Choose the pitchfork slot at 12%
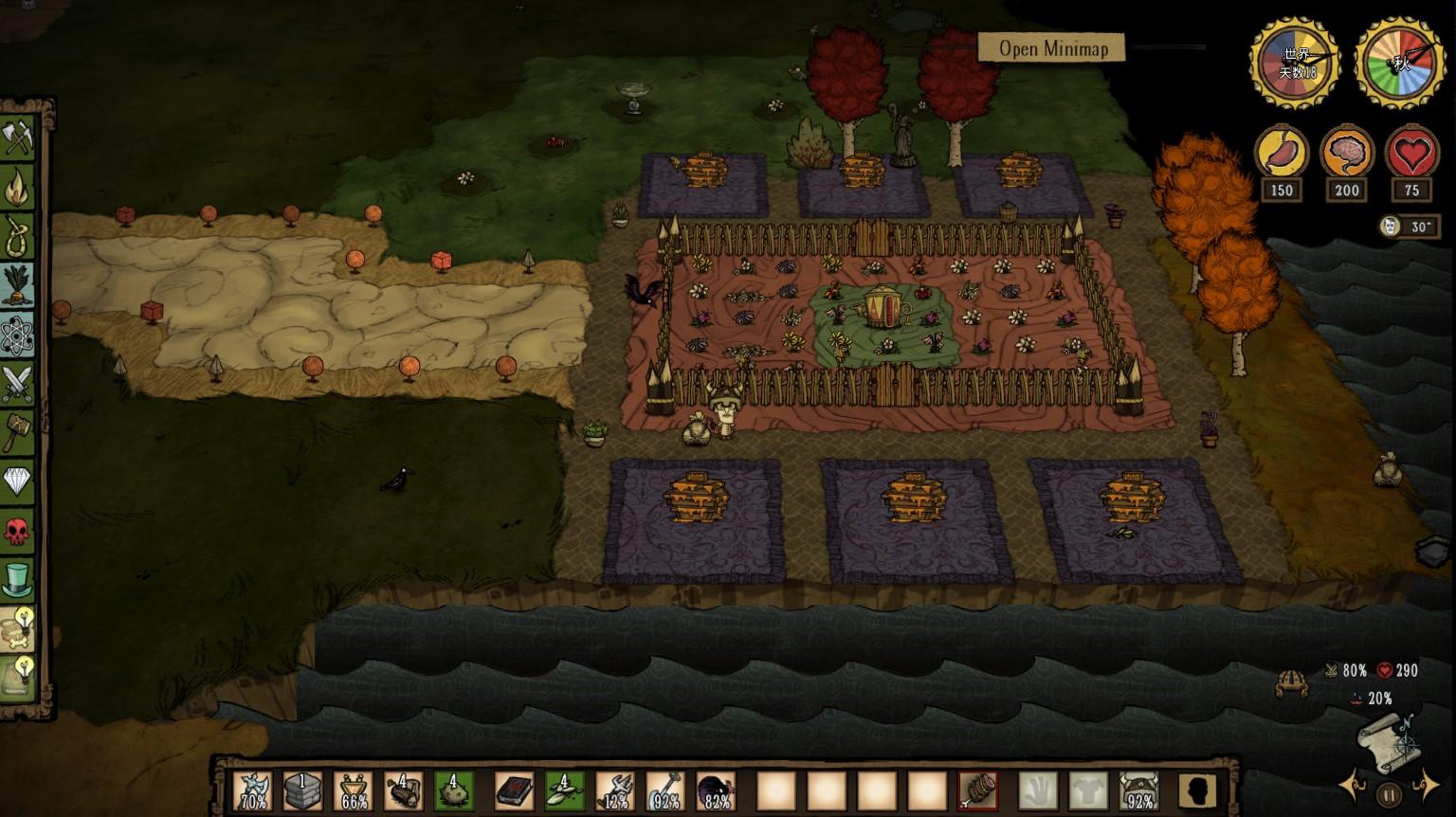 [614, 790]
